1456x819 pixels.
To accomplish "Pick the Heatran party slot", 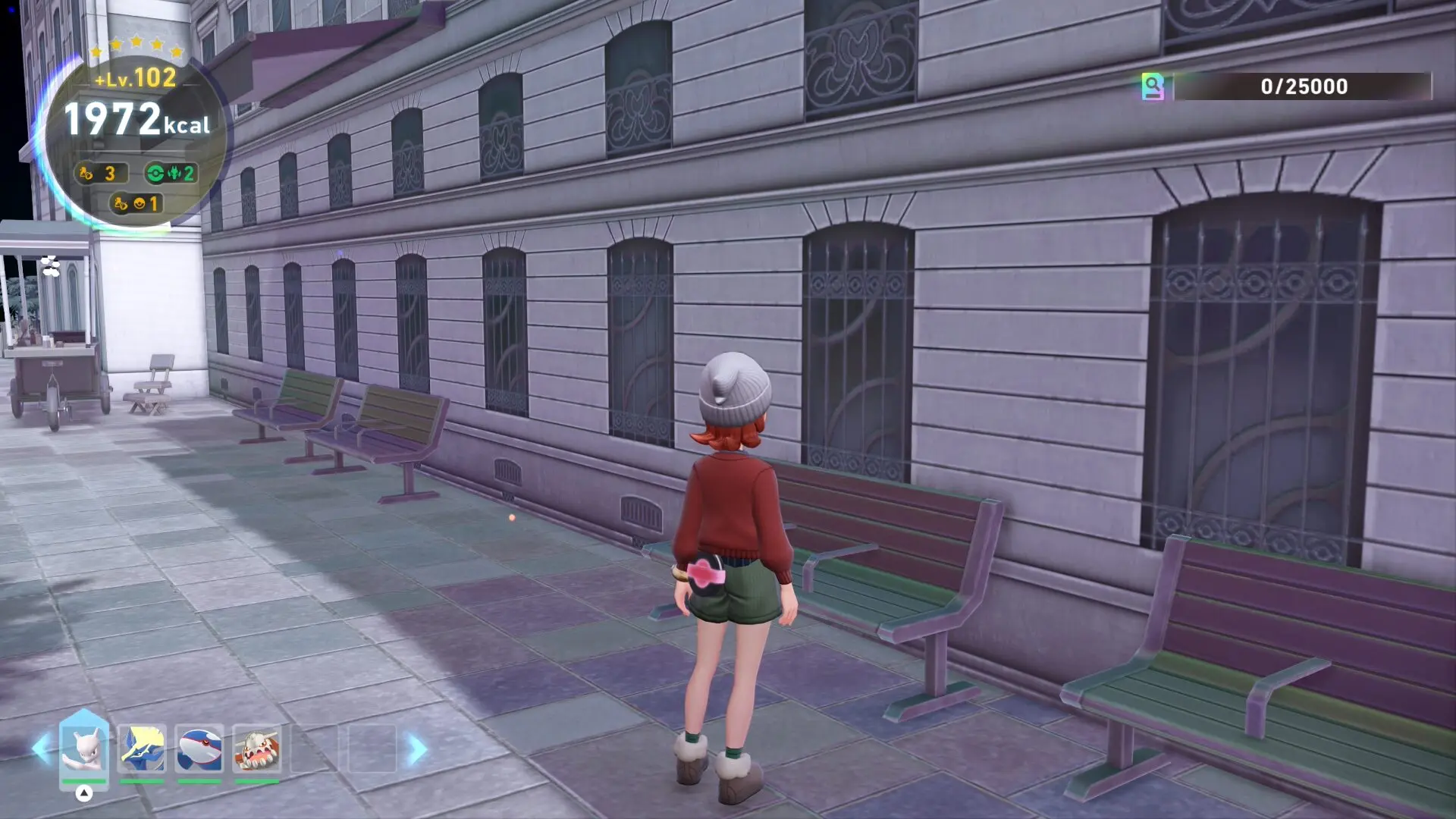I will [x=257, y=748].
